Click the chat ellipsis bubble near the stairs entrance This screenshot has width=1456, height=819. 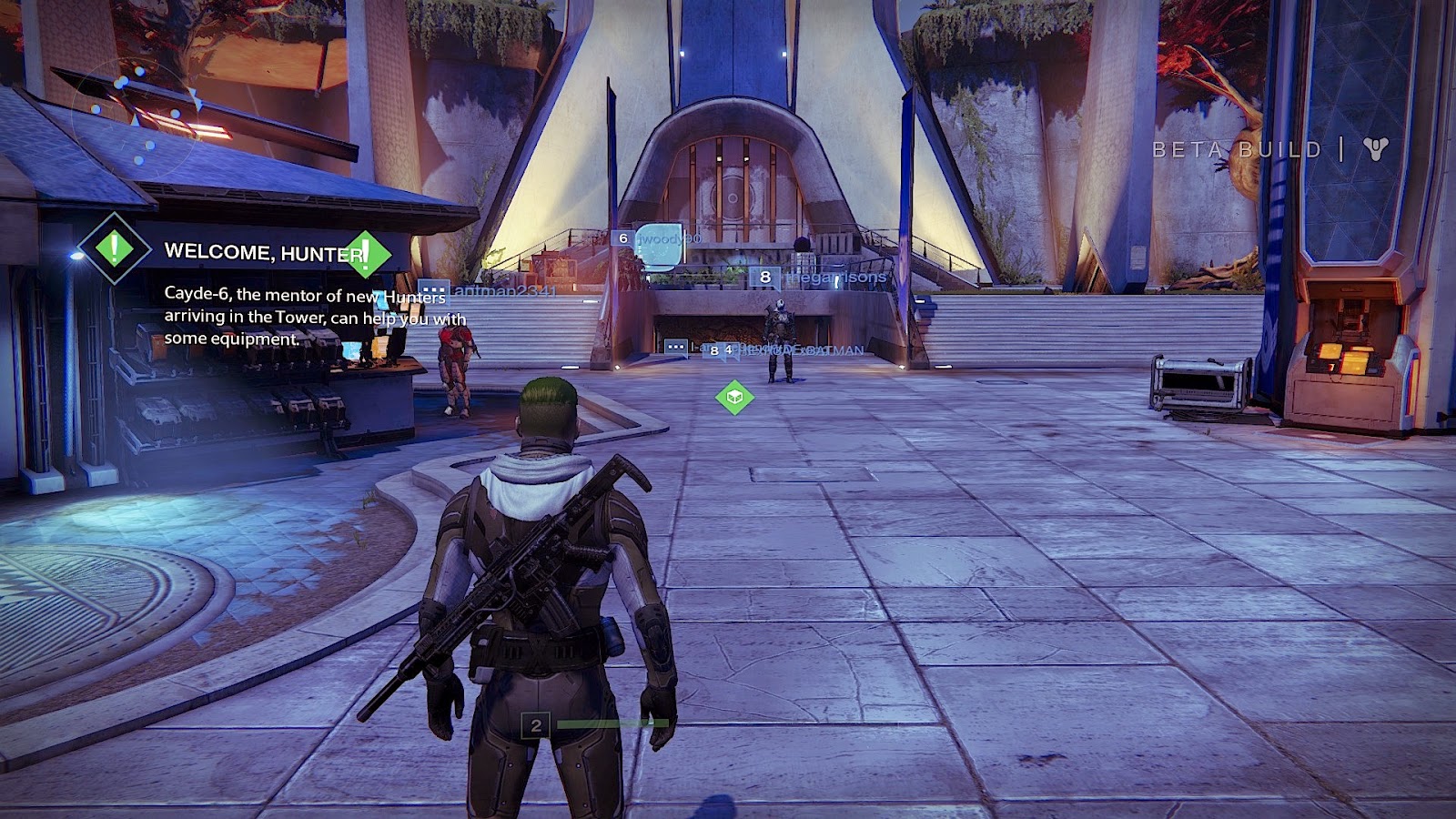(675, 347)
